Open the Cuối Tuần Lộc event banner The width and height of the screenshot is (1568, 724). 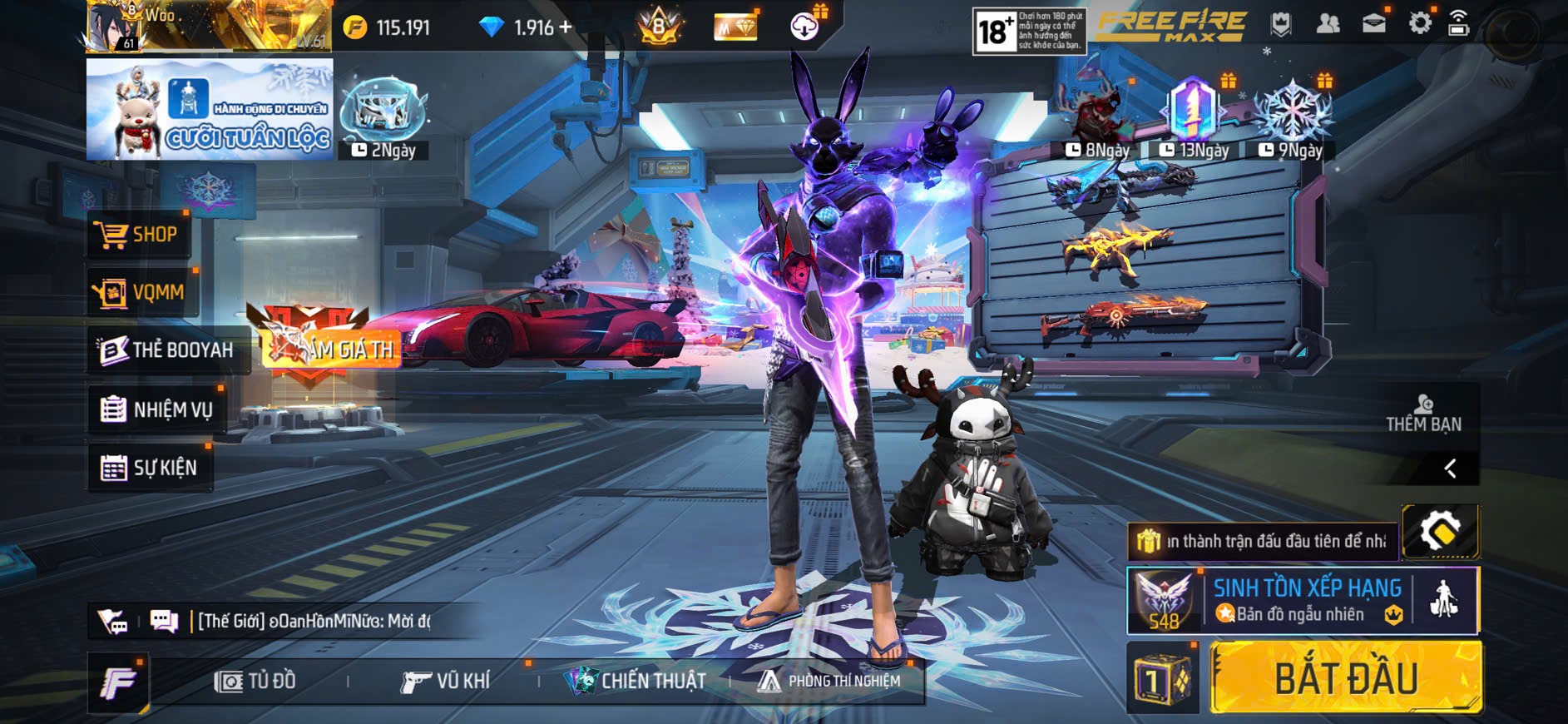click(x=210, y=109)
